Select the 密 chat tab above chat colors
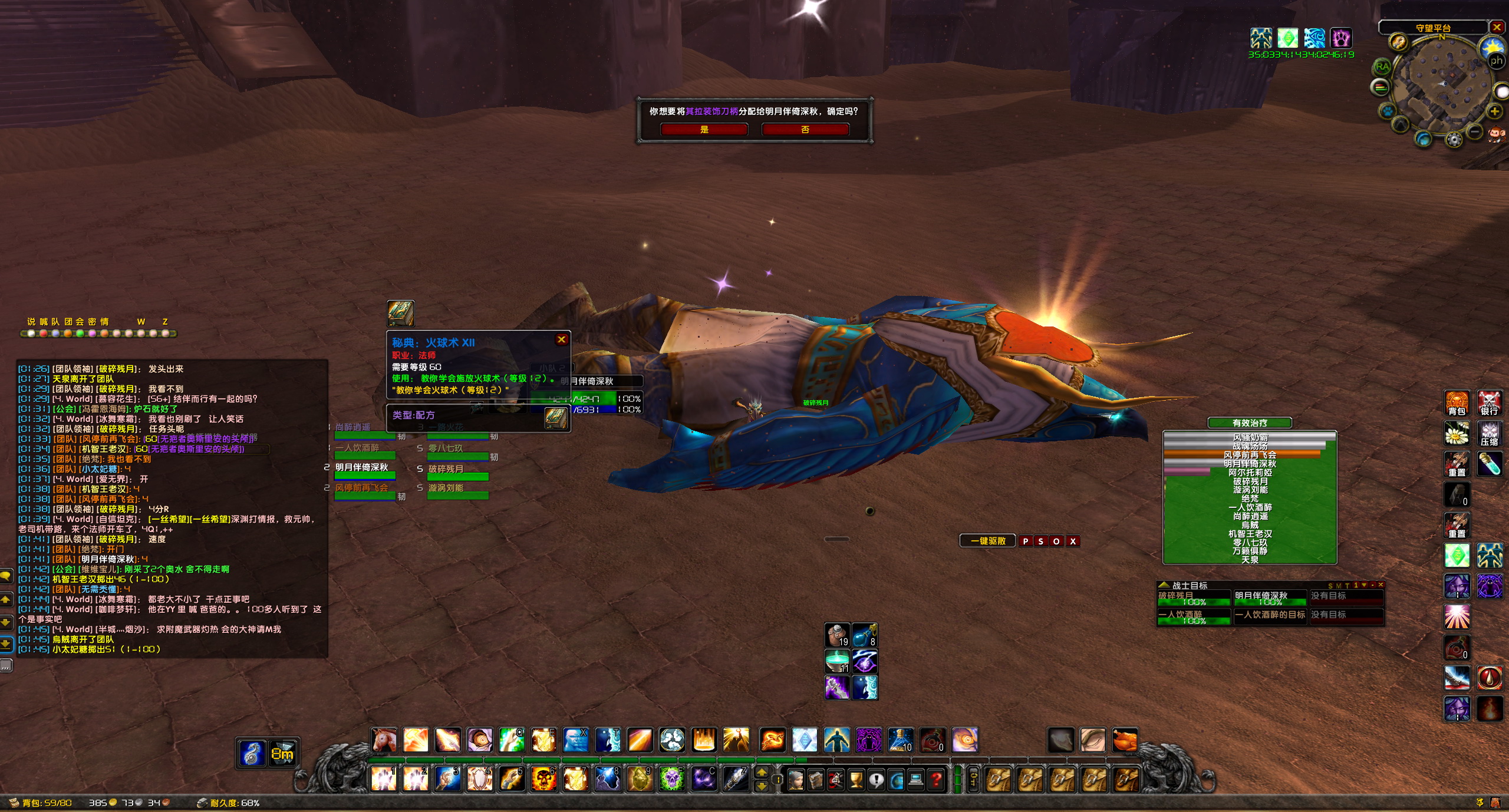 (92, 322)
